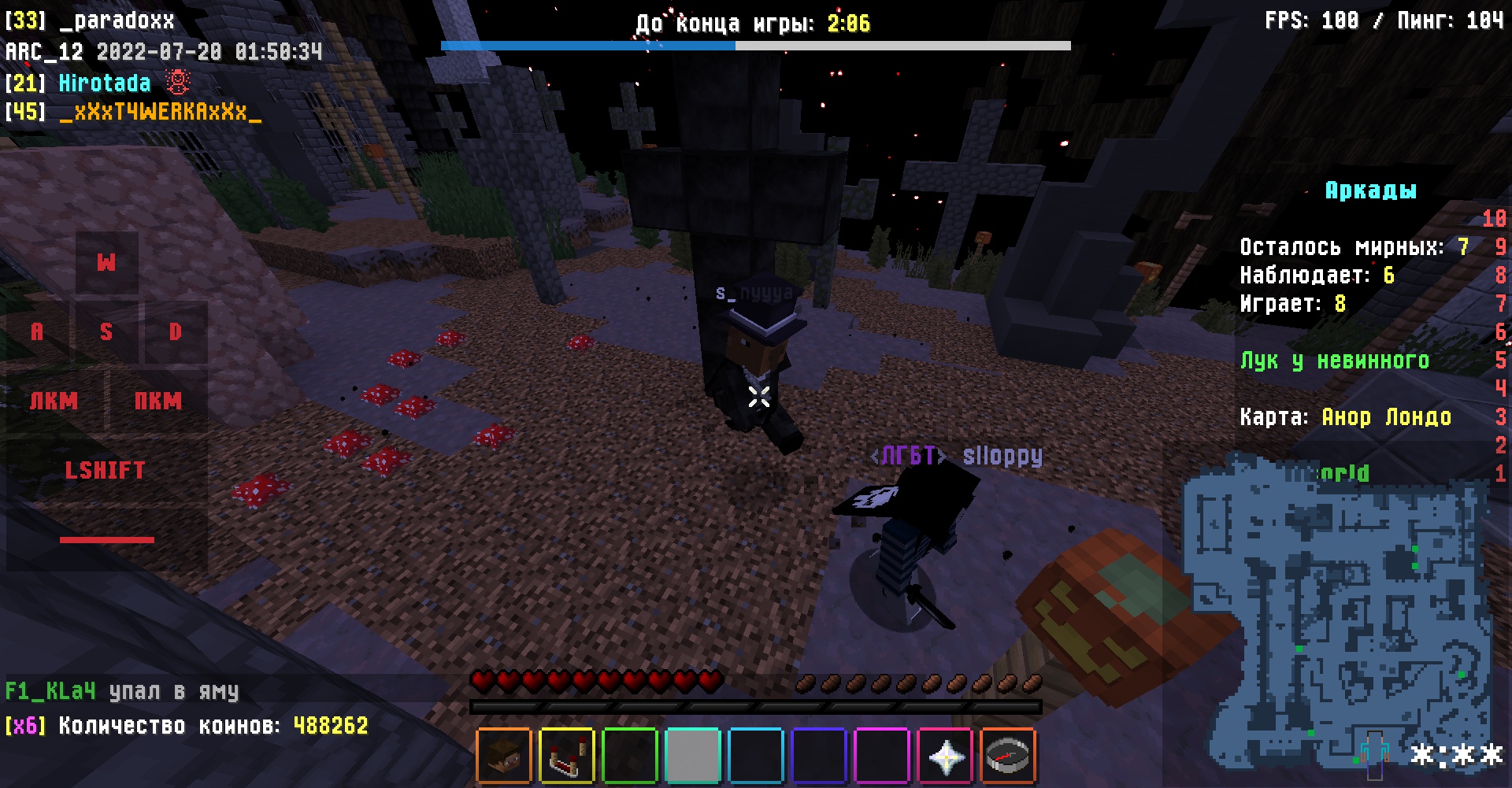Click the highlighted gray hotbar slot
The height and width of the screenshot is (788, 1512).
coord(693,757)
